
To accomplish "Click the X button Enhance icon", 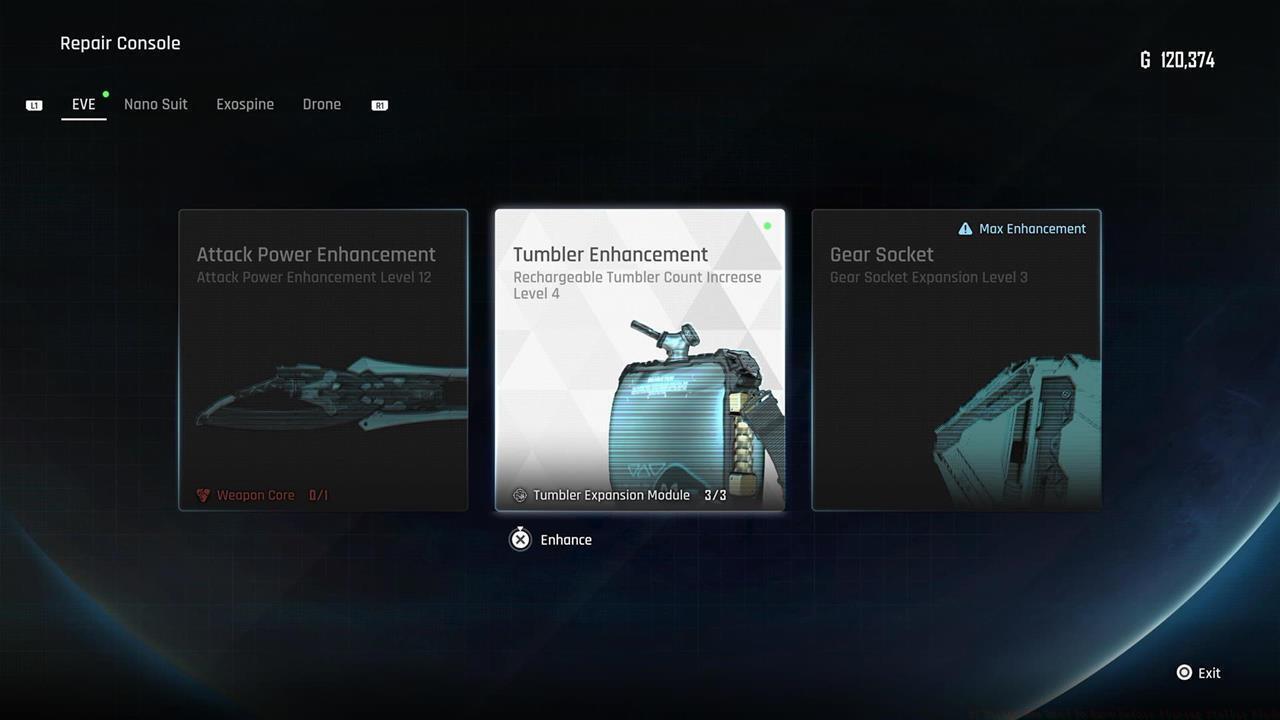I will click(x=520, y=539).
